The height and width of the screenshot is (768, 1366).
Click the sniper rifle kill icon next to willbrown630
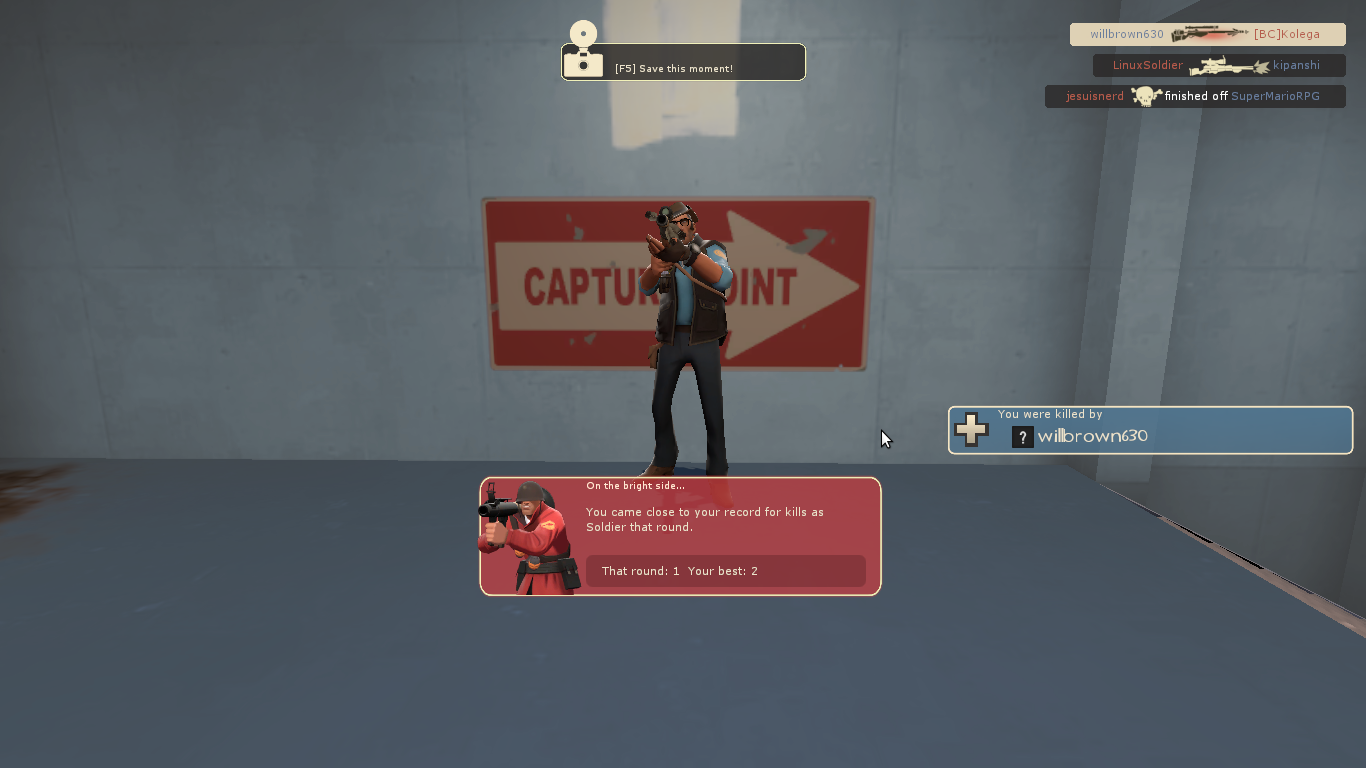[x=1207, y=33]
